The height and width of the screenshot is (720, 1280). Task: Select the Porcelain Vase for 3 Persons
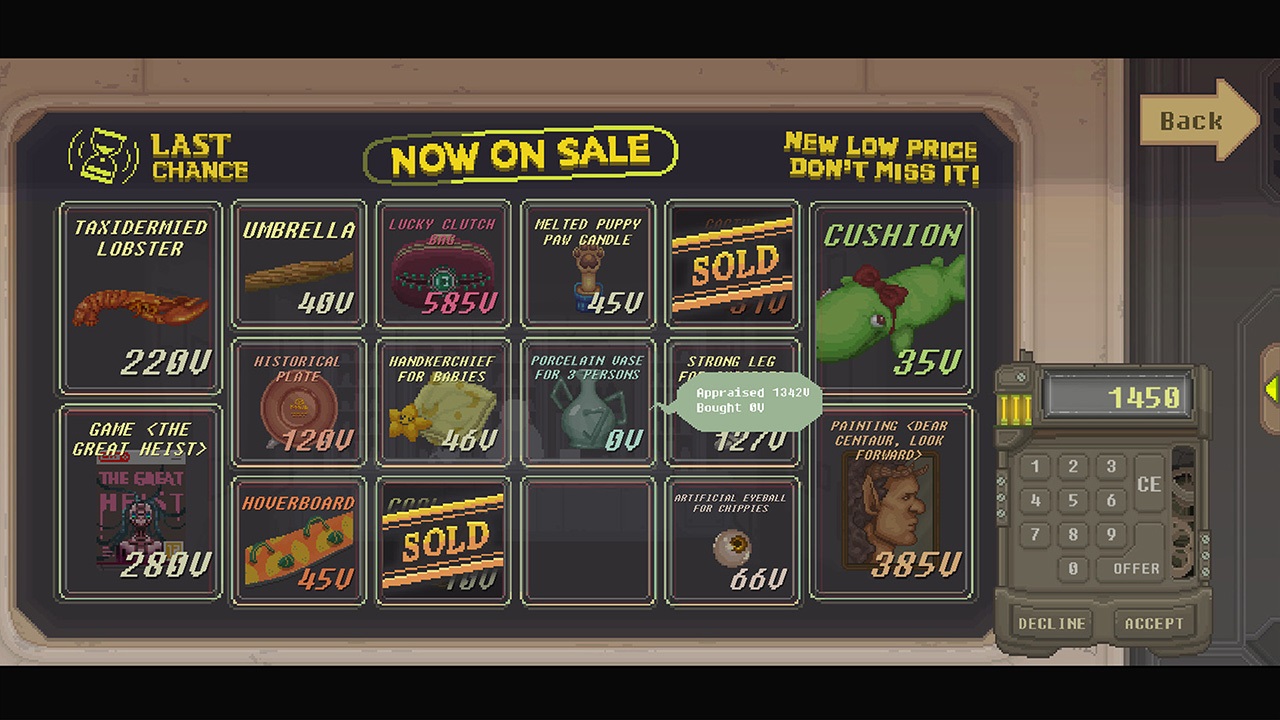click(x=588, y=400)
